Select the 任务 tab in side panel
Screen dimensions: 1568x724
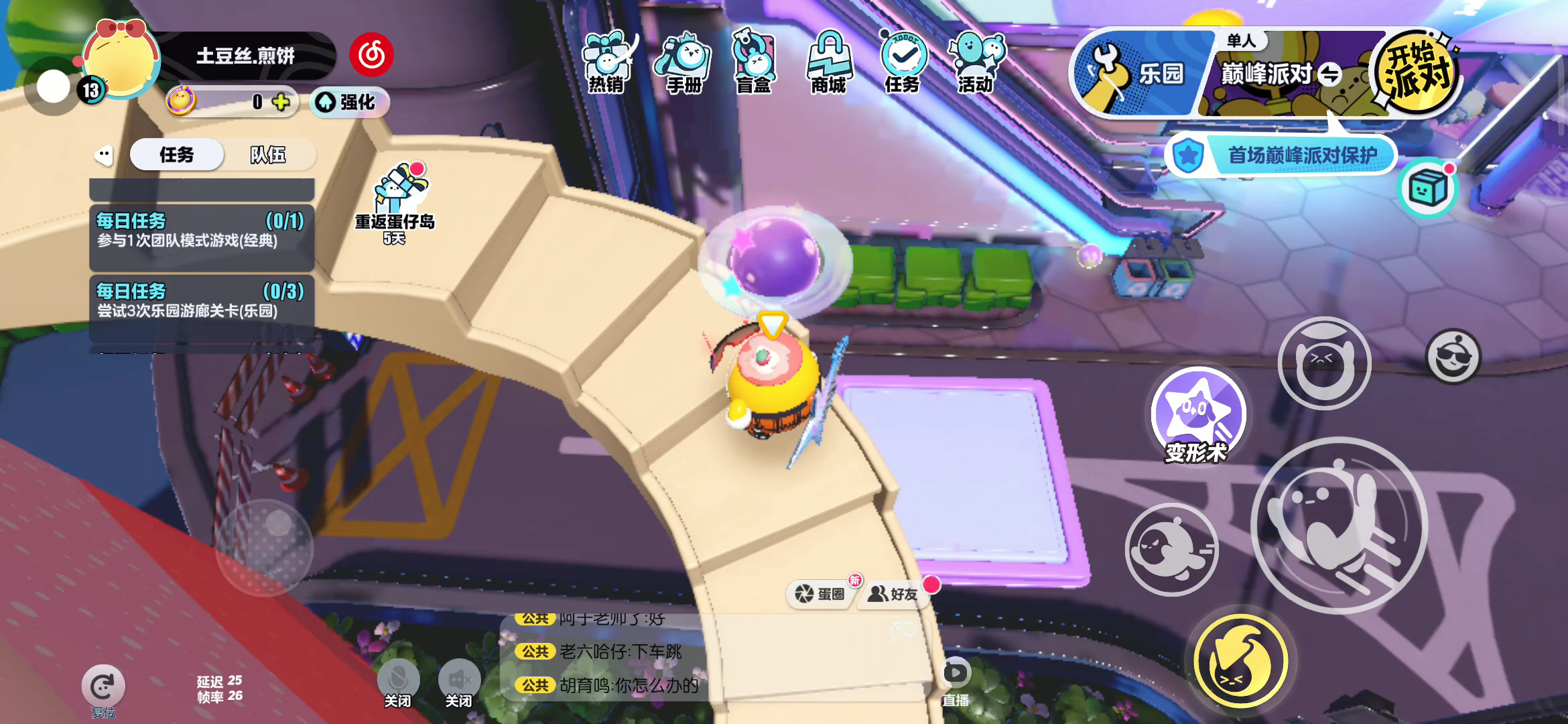tap(176, 155)
